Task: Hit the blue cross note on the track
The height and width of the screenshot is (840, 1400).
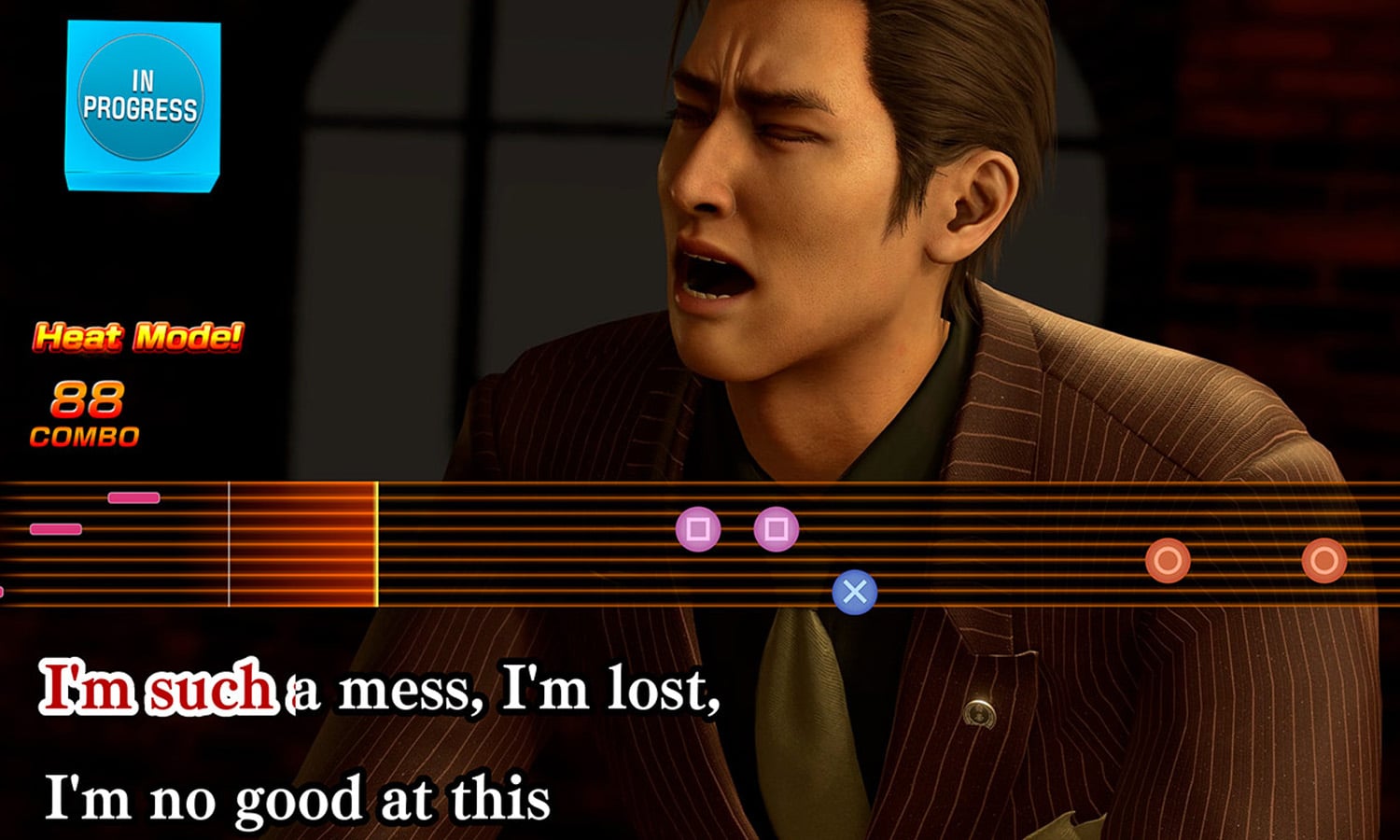Action: tap(854, 592)
